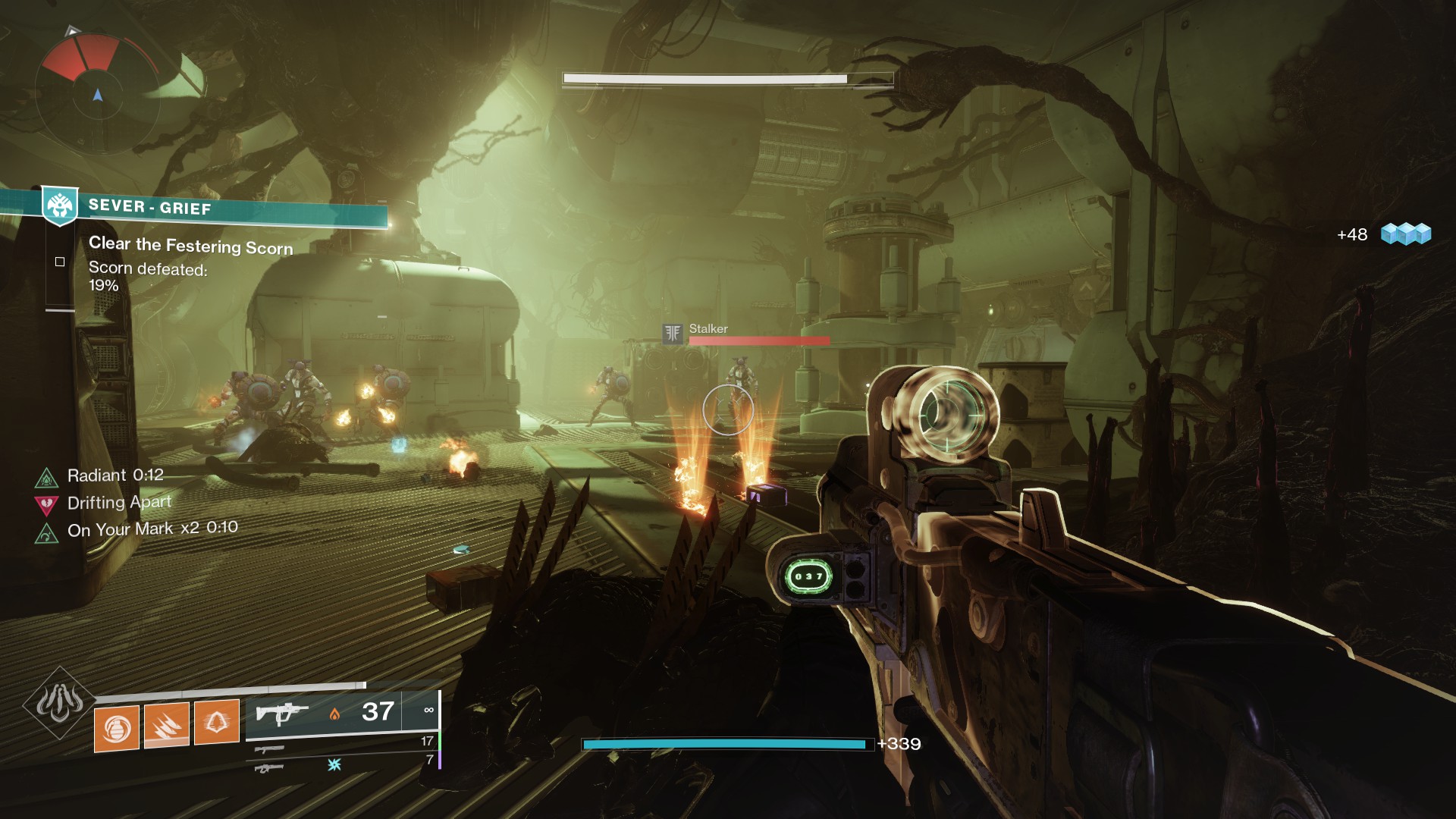Click the radar in the corner

pos(97,96)
